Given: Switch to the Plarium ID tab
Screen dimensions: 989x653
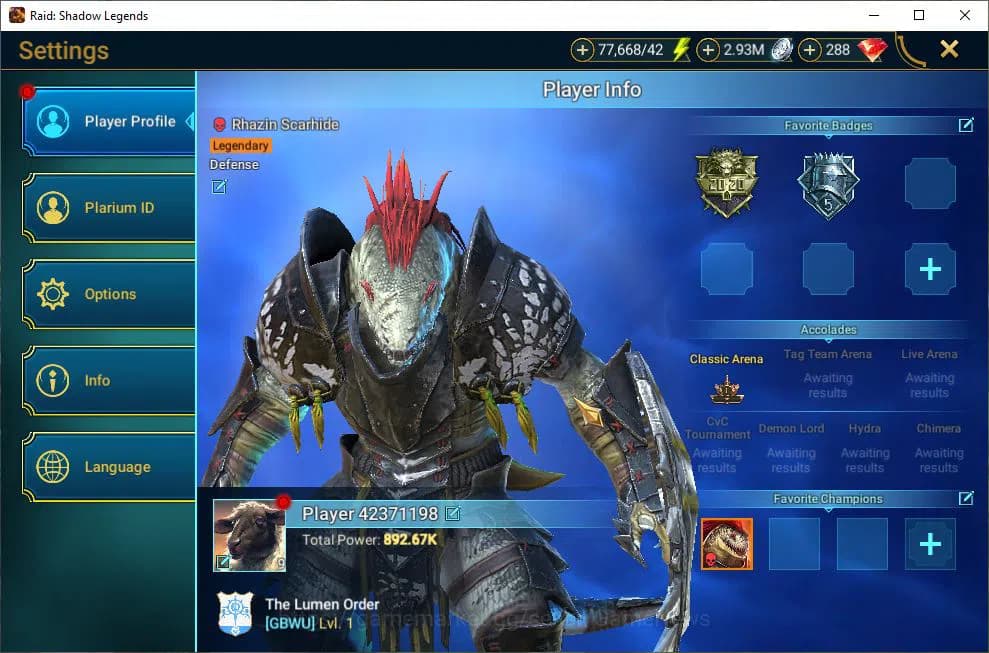Looking at the screenshot, I should (x=108, y=208).
